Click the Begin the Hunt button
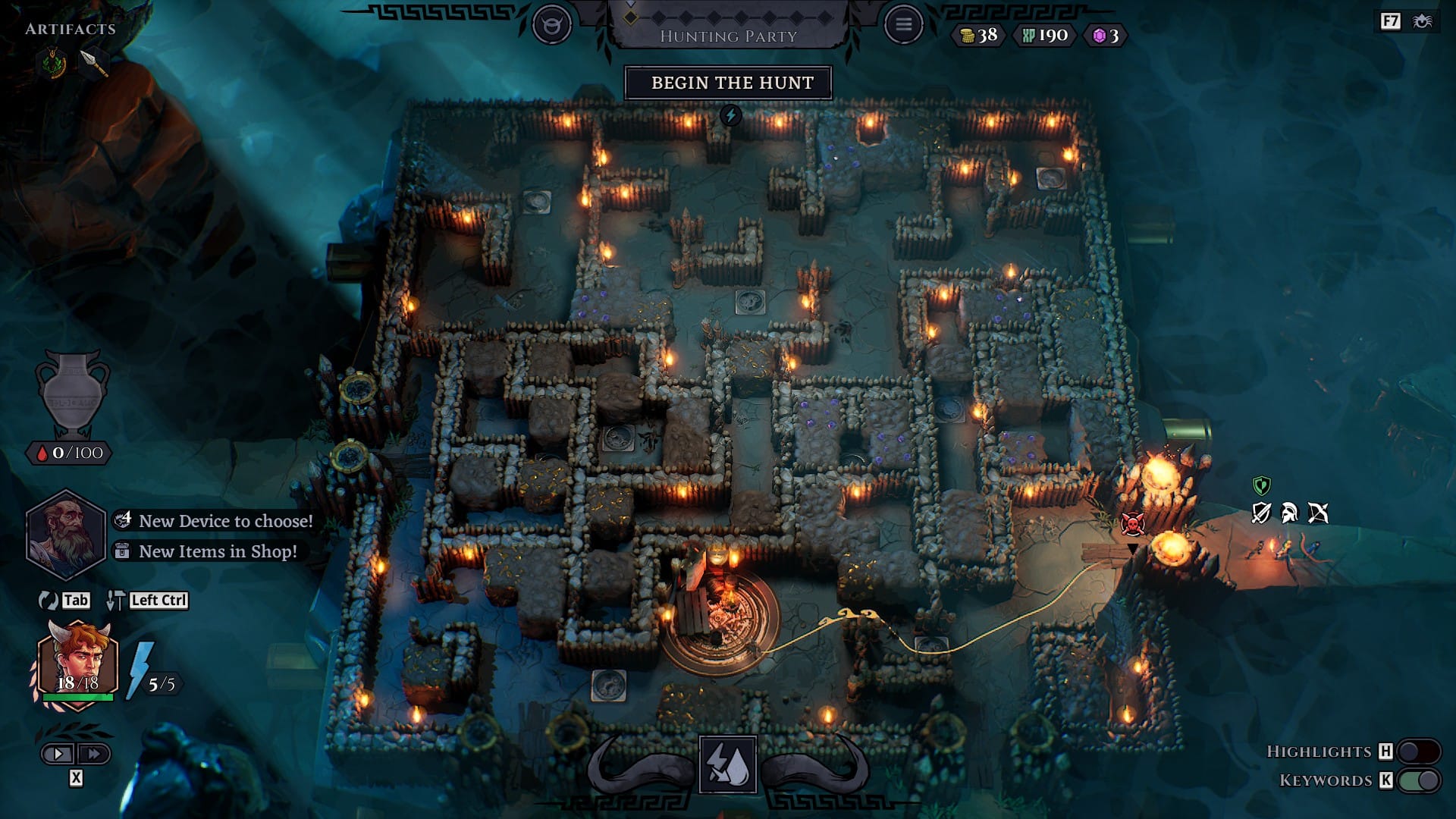The width and height of the screenshot is (1456, 819). (728, 83)
